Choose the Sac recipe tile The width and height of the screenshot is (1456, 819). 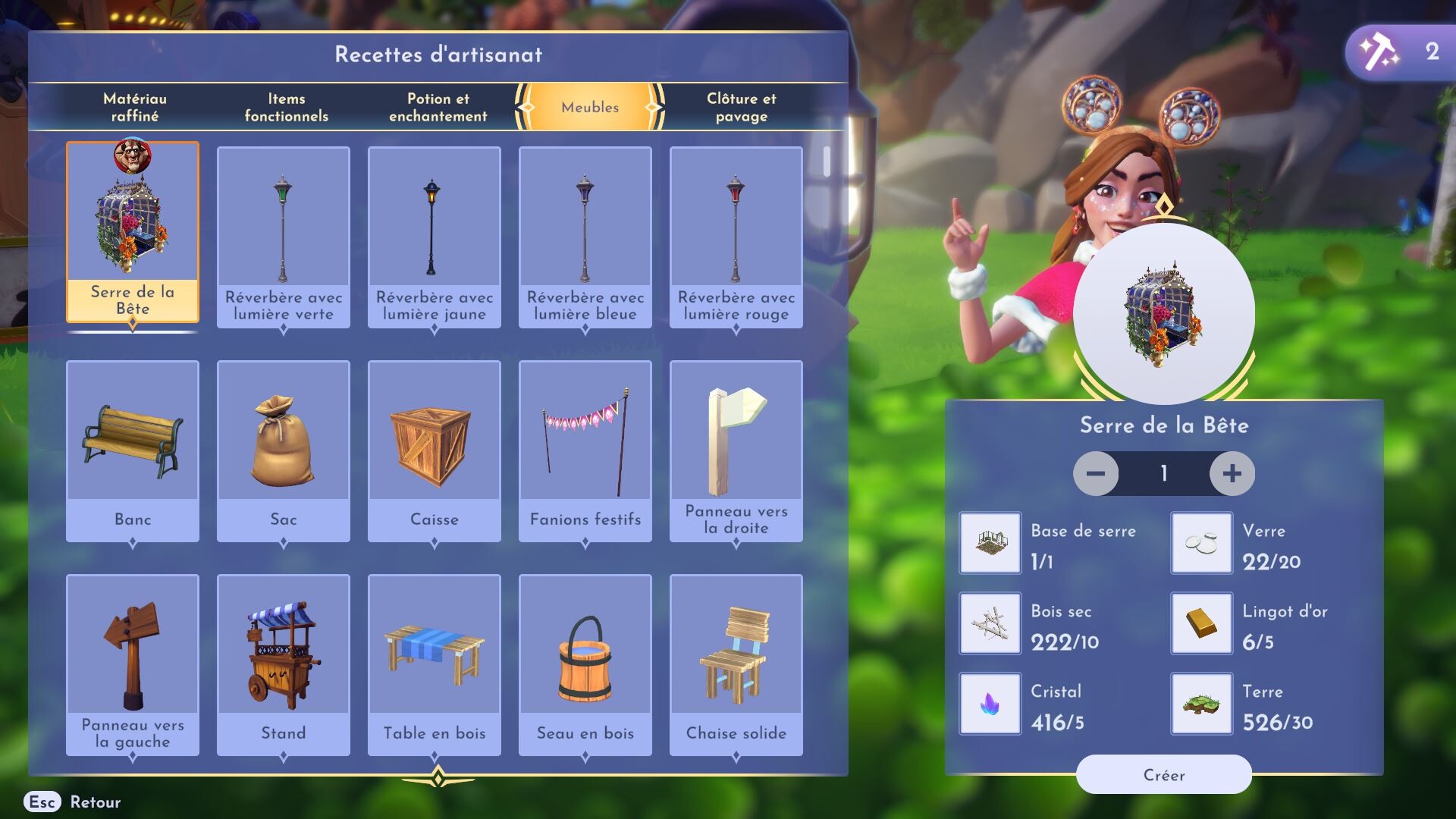point(283,450)
